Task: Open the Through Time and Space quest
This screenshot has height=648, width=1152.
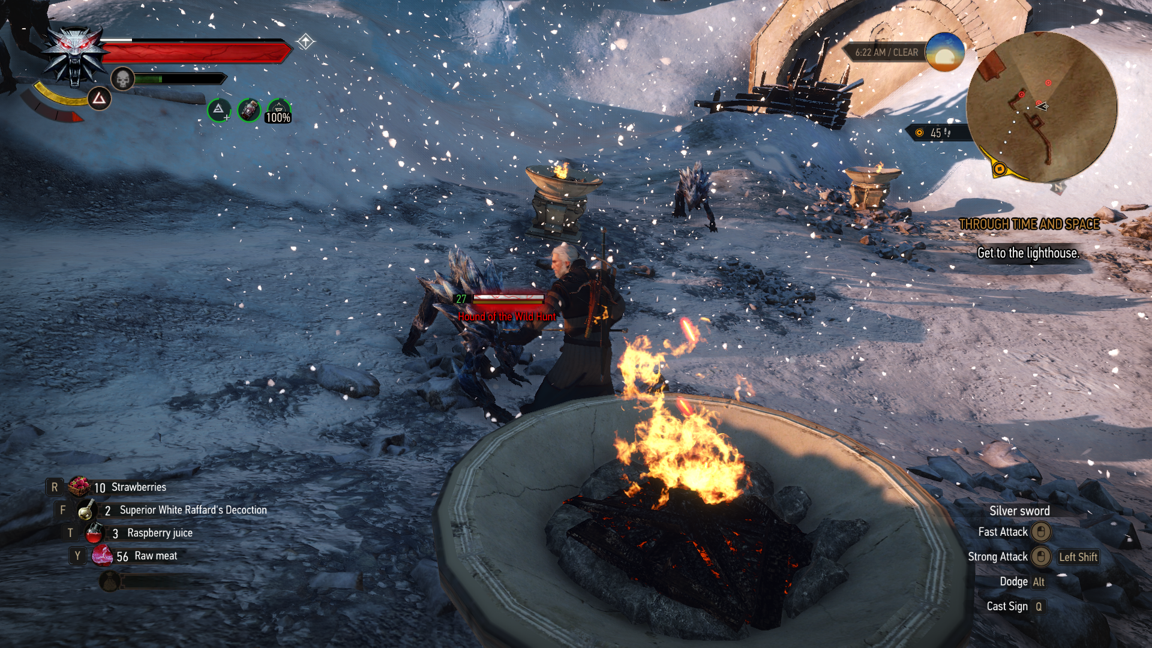Action: tap(1029, 225)
